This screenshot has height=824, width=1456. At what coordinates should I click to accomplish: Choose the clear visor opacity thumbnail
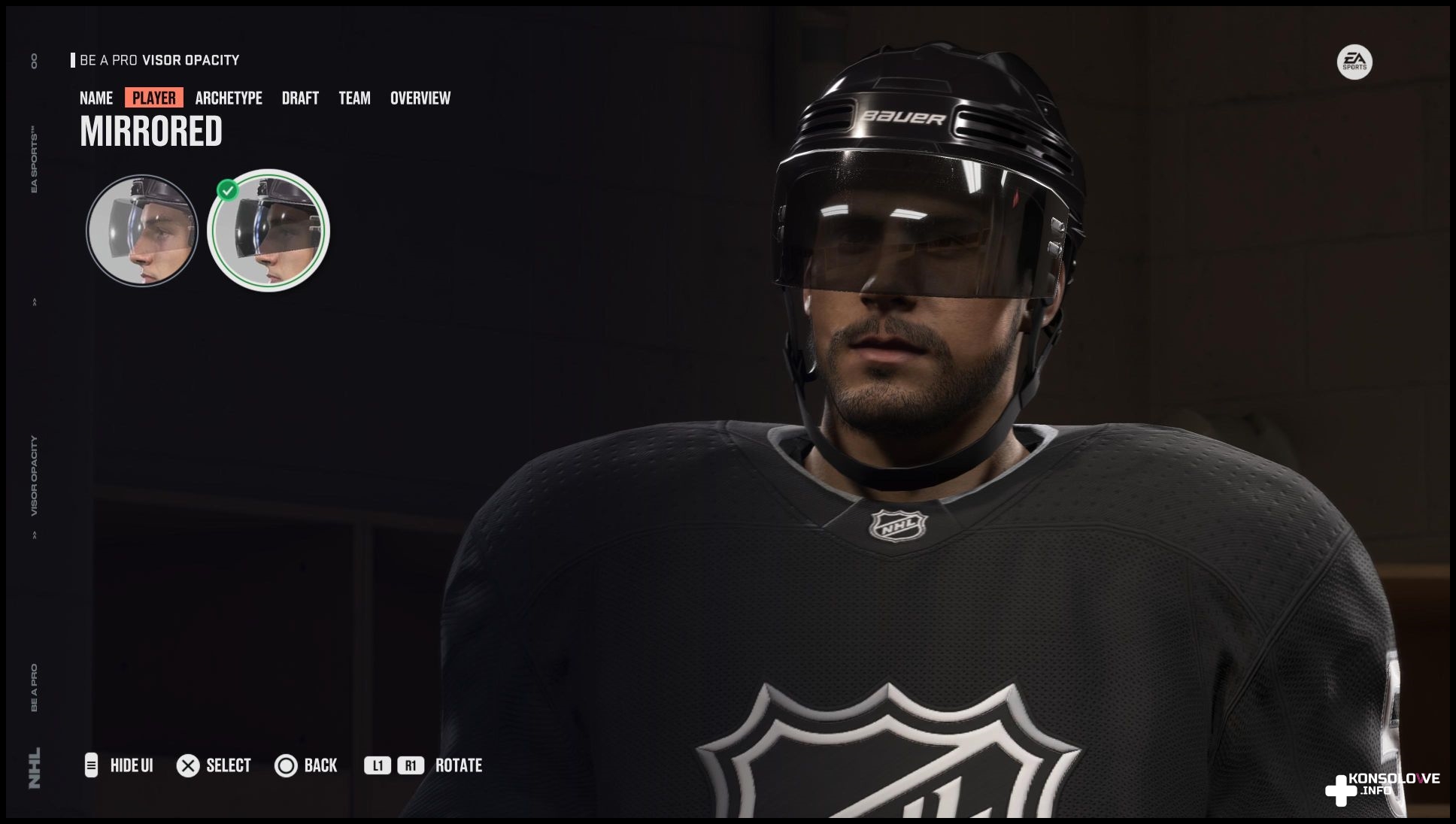tap(142, 230)
